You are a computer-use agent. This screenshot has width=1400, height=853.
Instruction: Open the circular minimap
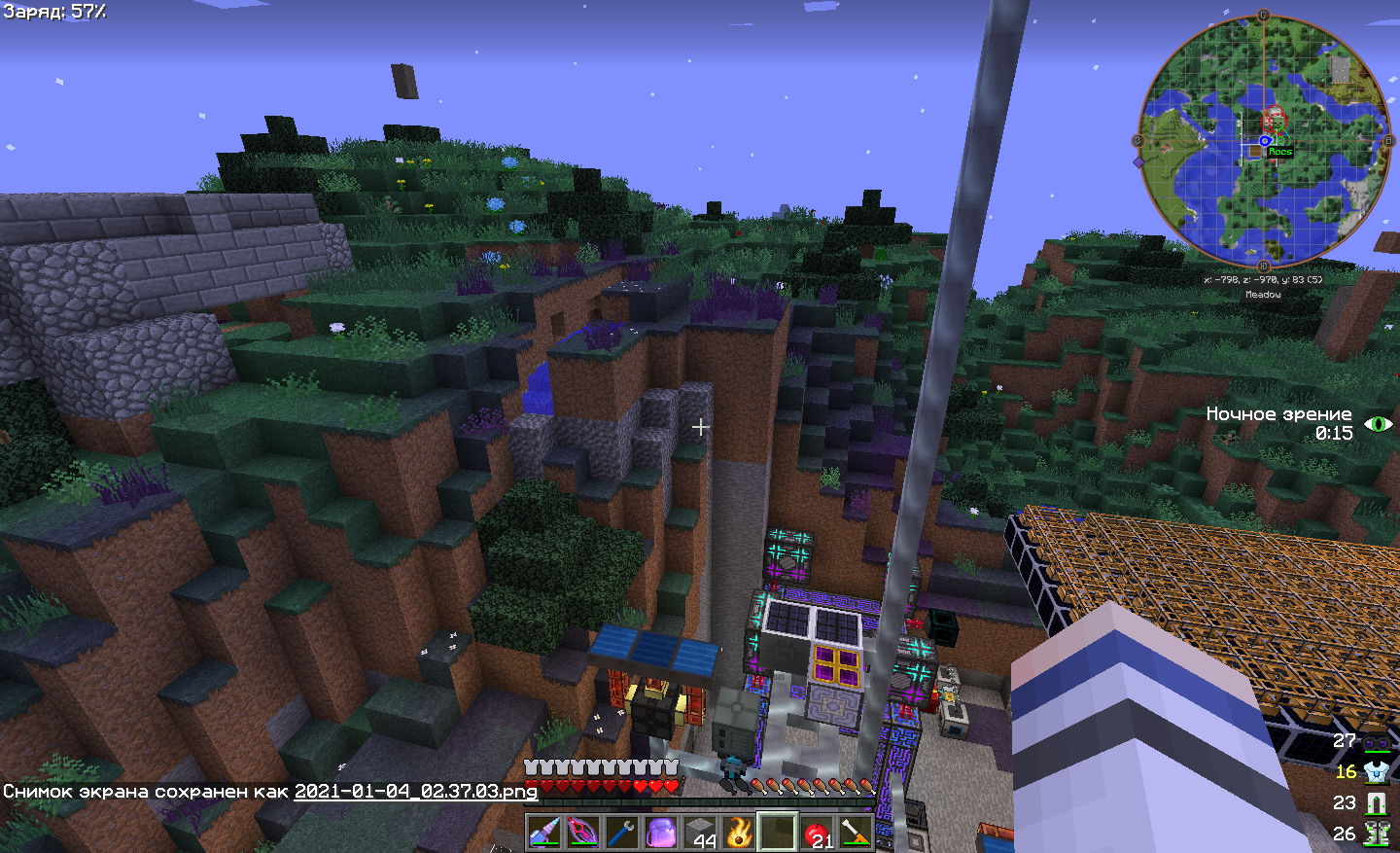(1264, 141)
